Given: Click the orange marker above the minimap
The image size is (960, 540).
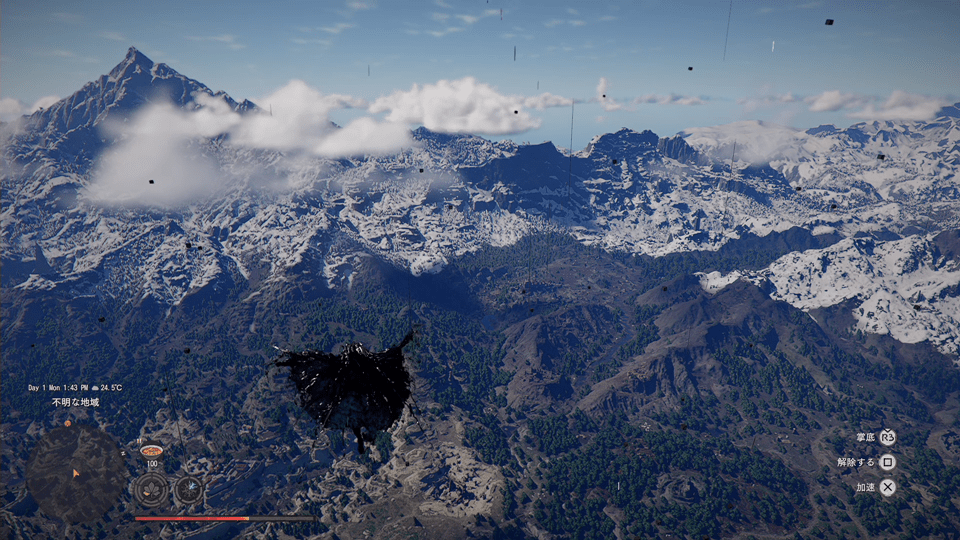Looking at the screenshot, I should click(x=68, y=422).
